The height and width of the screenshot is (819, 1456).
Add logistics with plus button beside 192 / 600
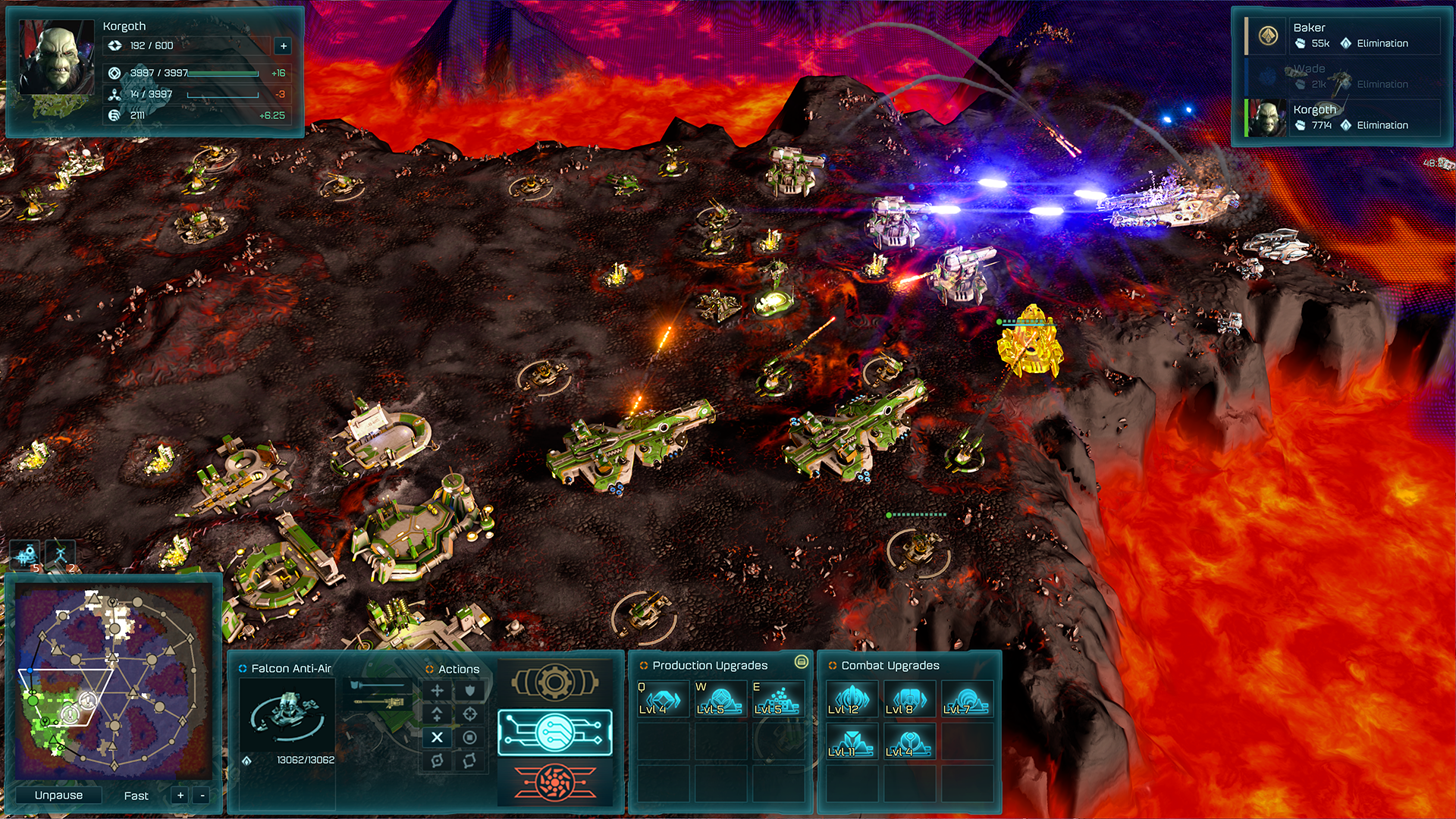[284, 46]
